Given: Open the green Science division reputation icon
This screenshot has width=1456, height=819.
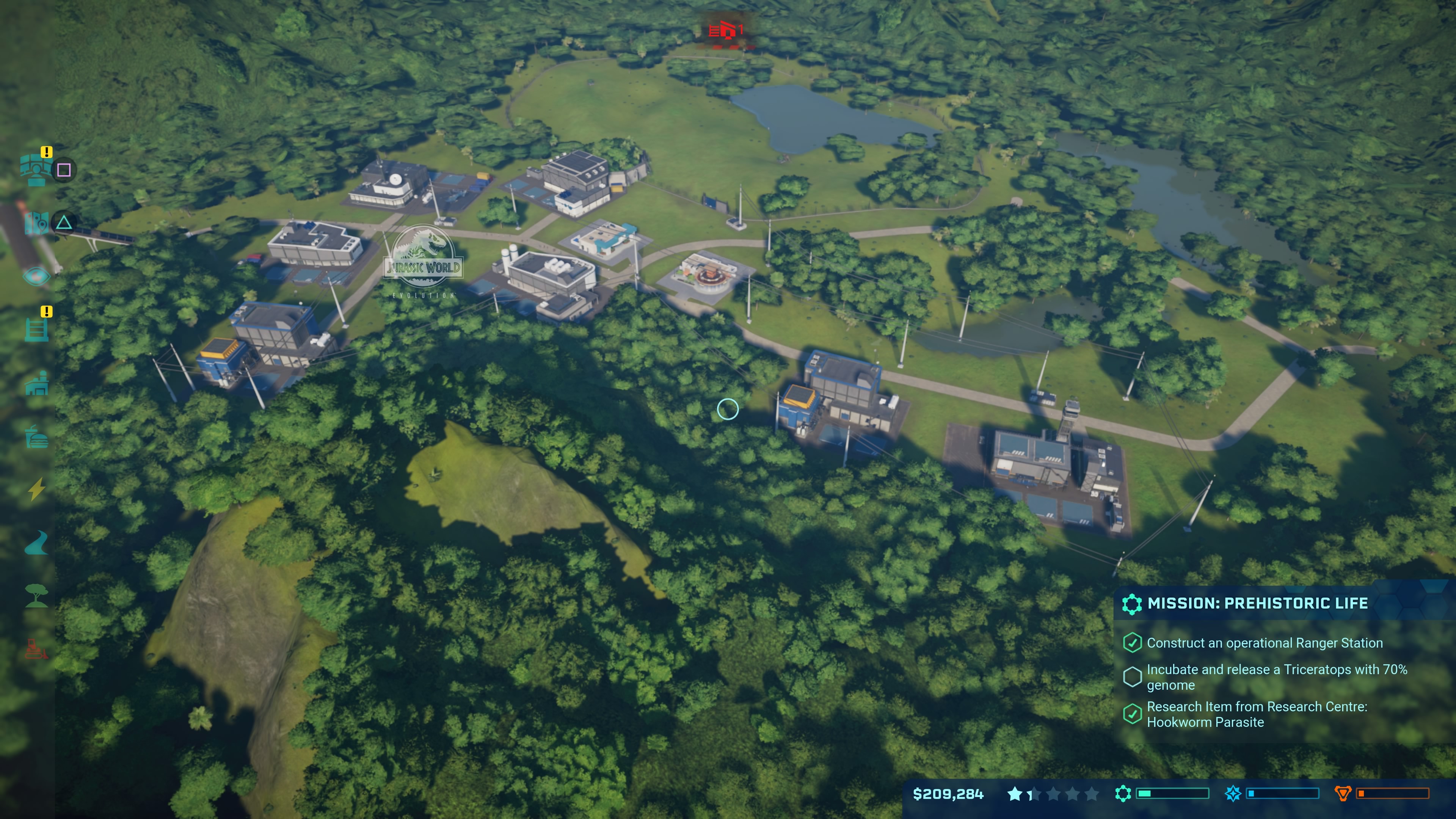Looking at the screenshot, I should (x=1123, y=794).
